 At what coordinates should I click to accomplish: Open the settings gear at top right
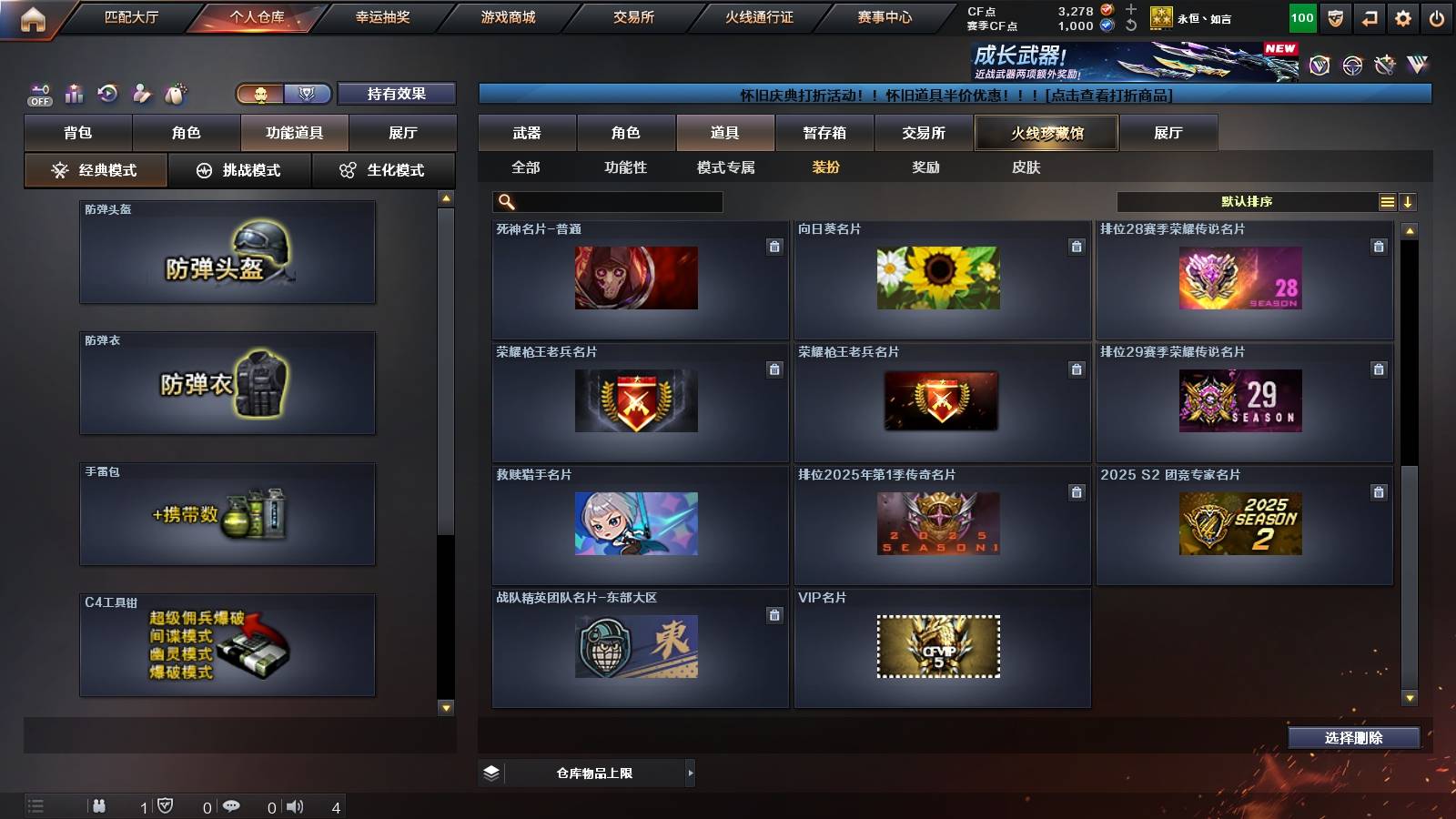pos(1401,17)
